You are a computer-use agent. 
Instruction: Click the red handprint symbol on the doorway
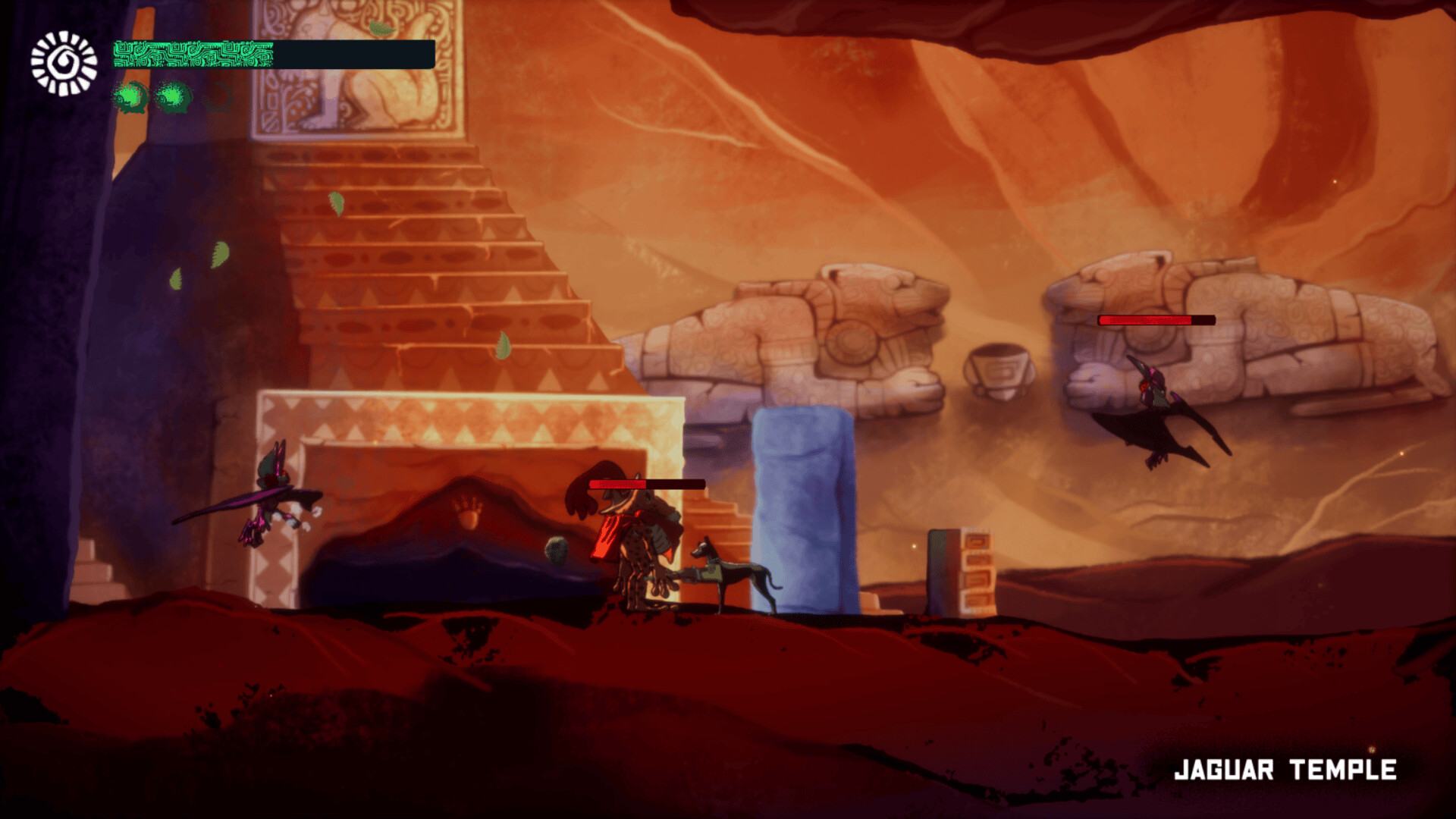468,513
